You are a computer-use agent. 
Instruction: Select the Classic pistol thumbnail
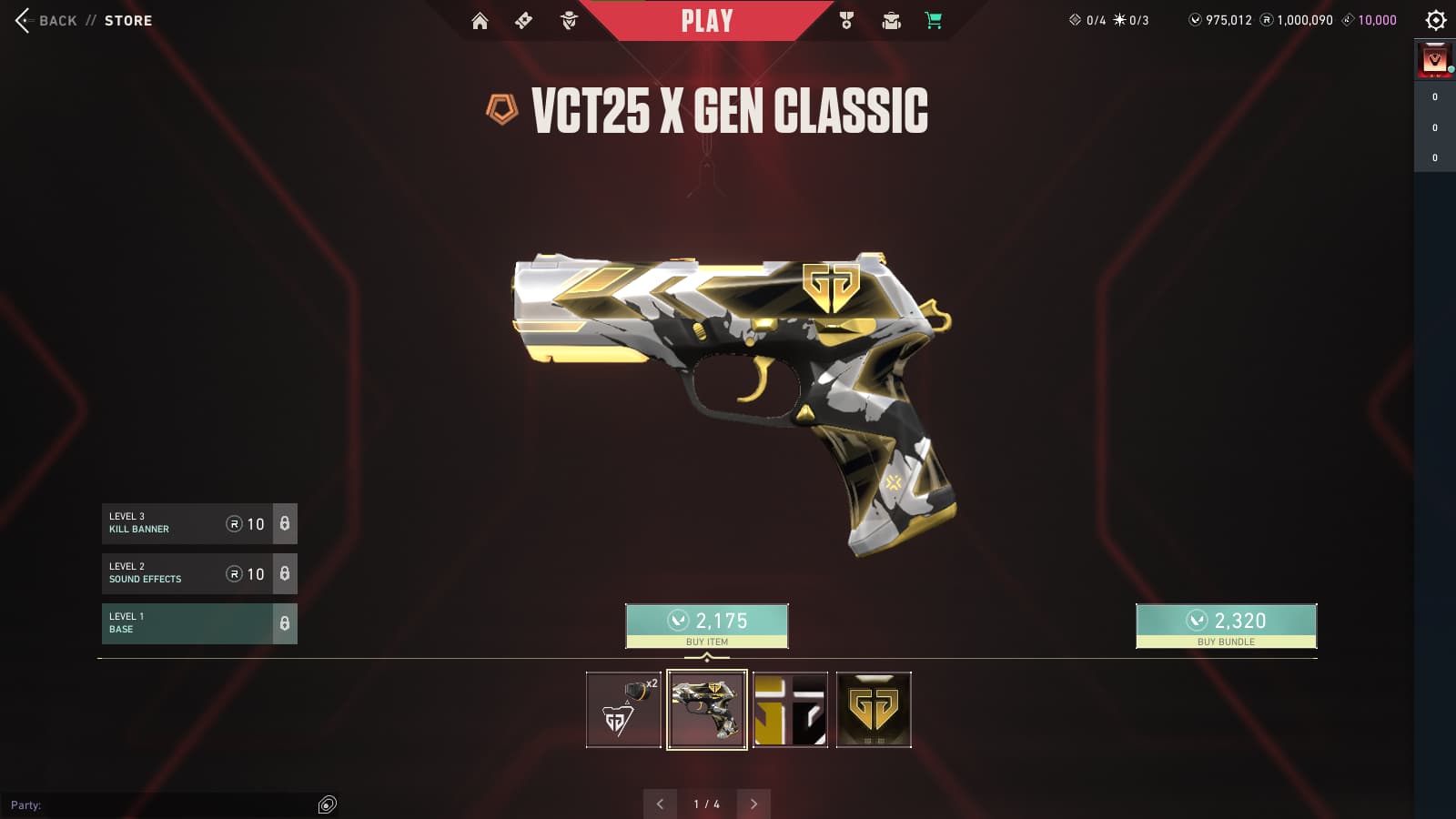707,710
